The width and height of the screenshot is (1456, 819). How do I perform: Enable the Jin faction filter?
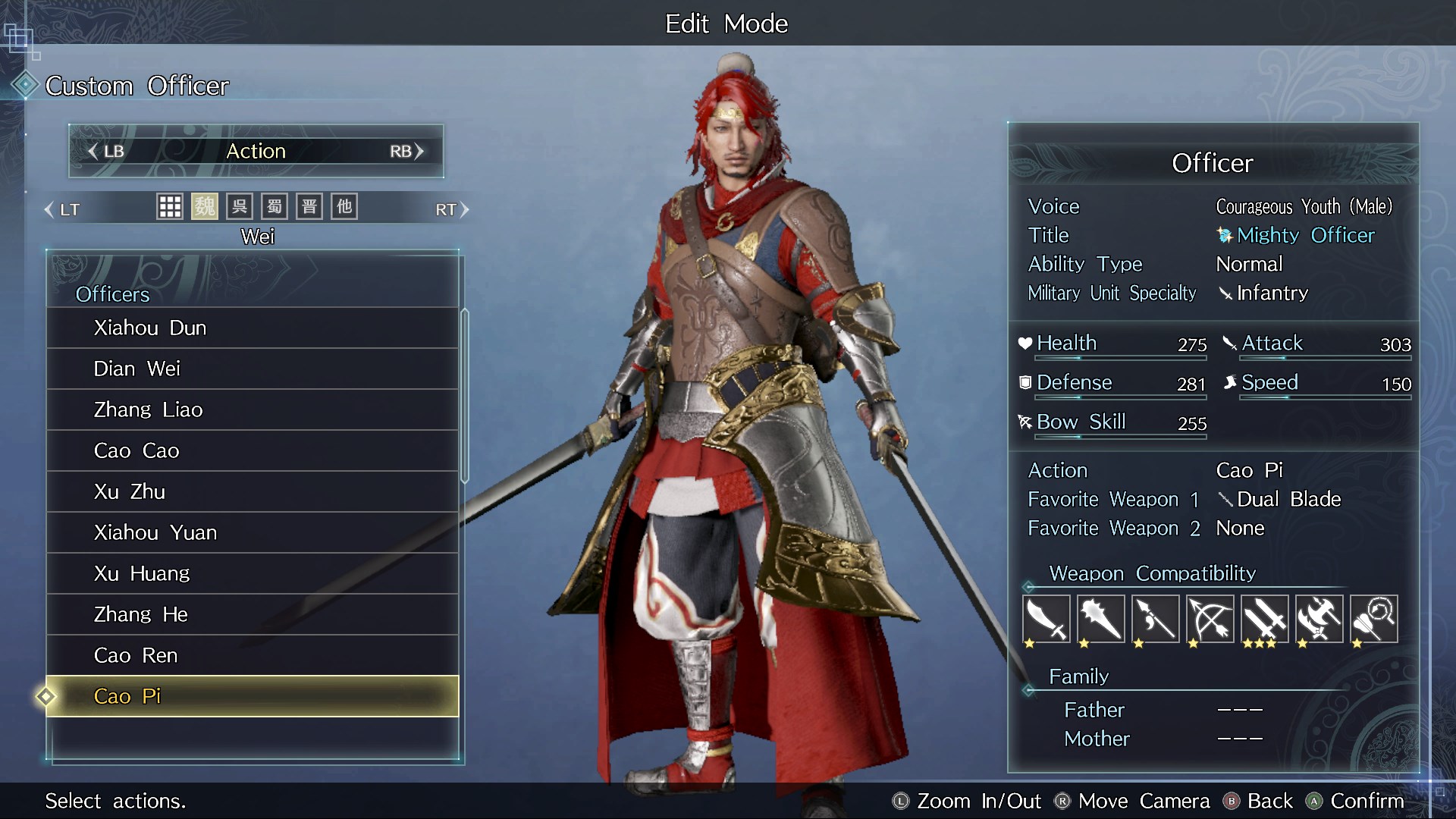coord(309,206)
